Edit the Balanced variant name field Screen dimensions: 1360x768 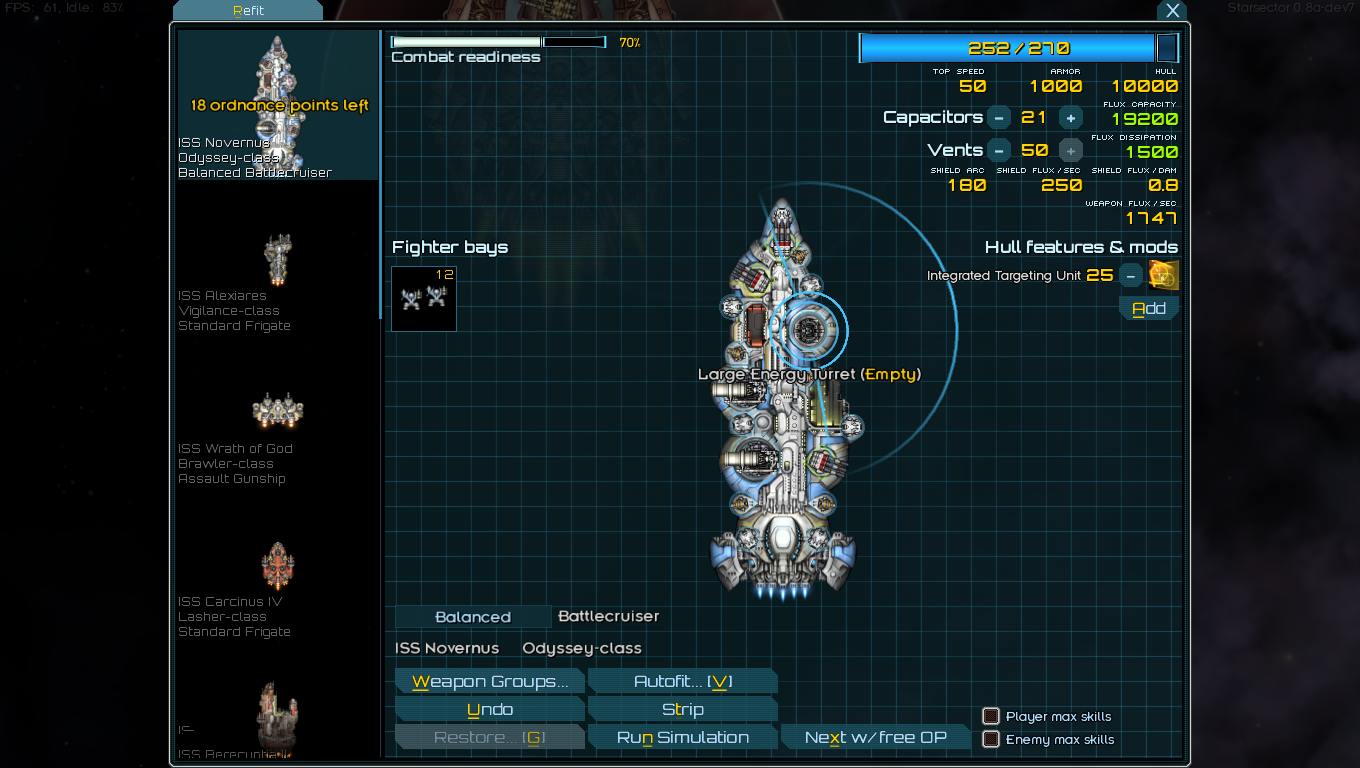coord(473,618)
